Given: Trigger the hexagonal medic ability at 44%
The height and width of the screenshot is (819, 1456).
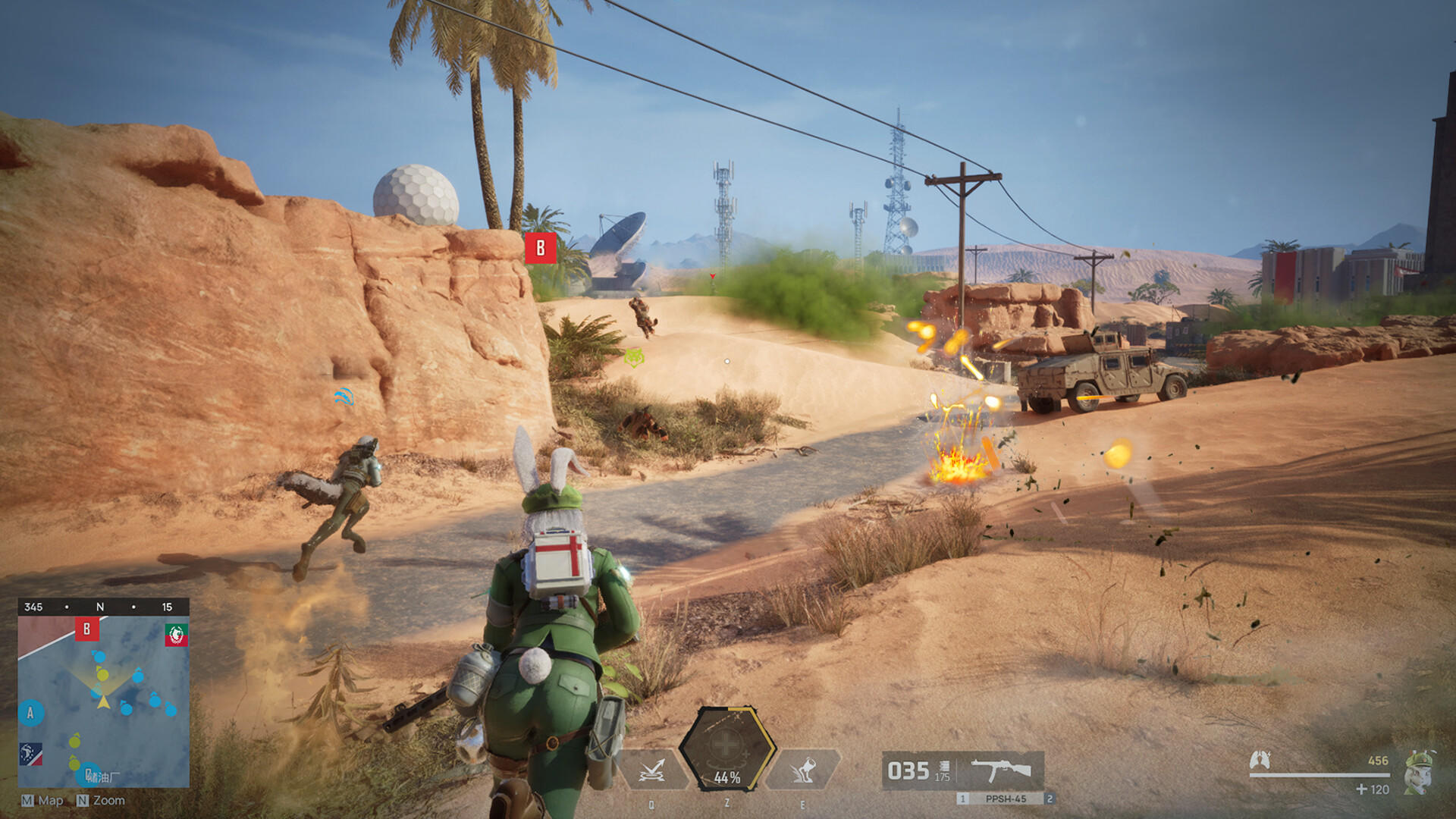Looking at the screenshot, I should 726,749.
